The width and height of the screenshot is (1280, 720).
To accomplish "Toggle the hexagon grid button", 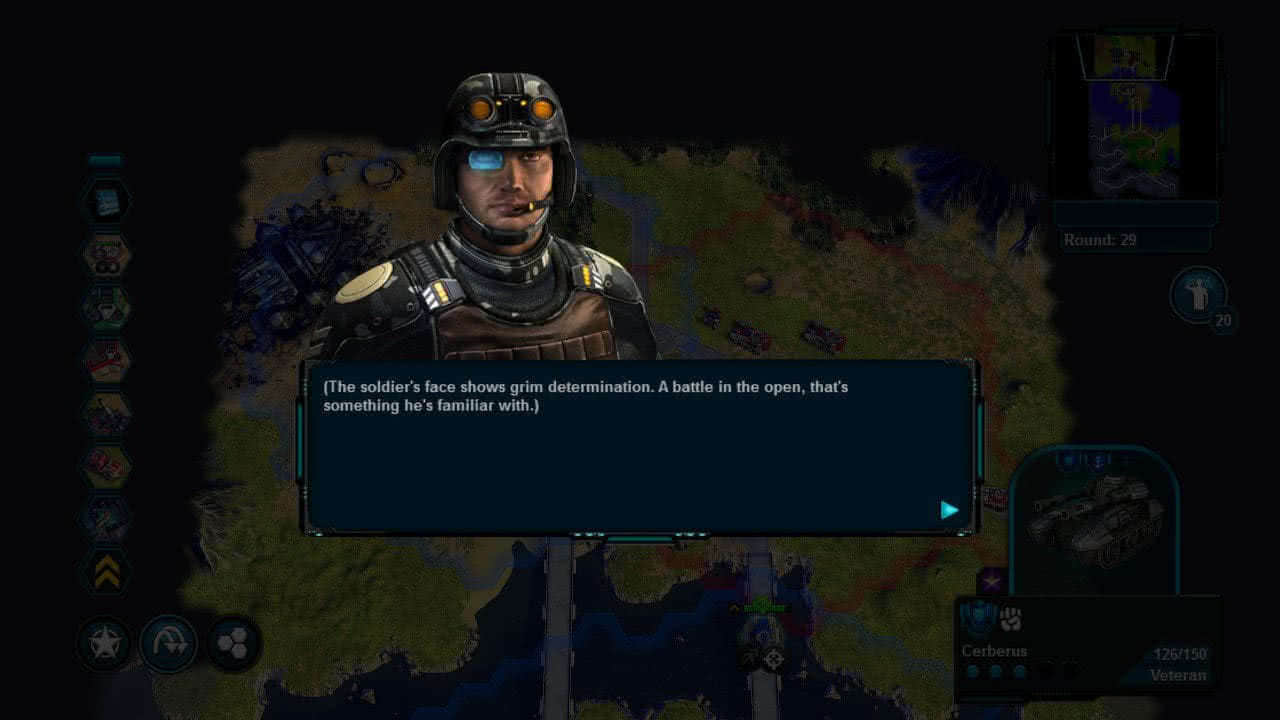I will (x=233, y=643).
